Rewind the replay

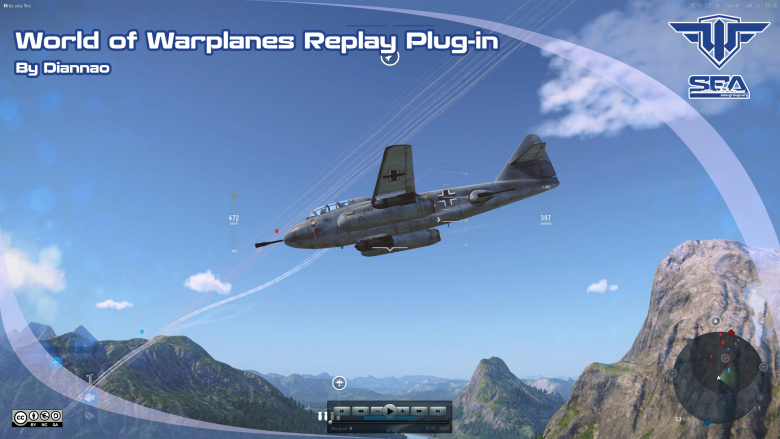(360, 411)
